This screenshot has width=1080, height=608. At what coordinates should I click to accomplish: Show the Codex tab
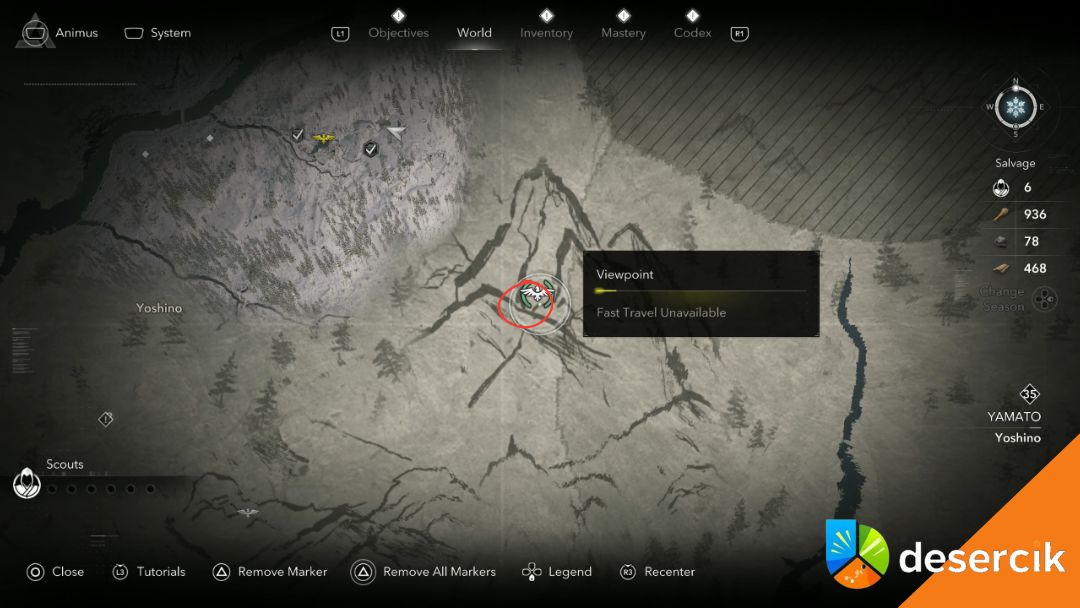[x=692, y=33]
